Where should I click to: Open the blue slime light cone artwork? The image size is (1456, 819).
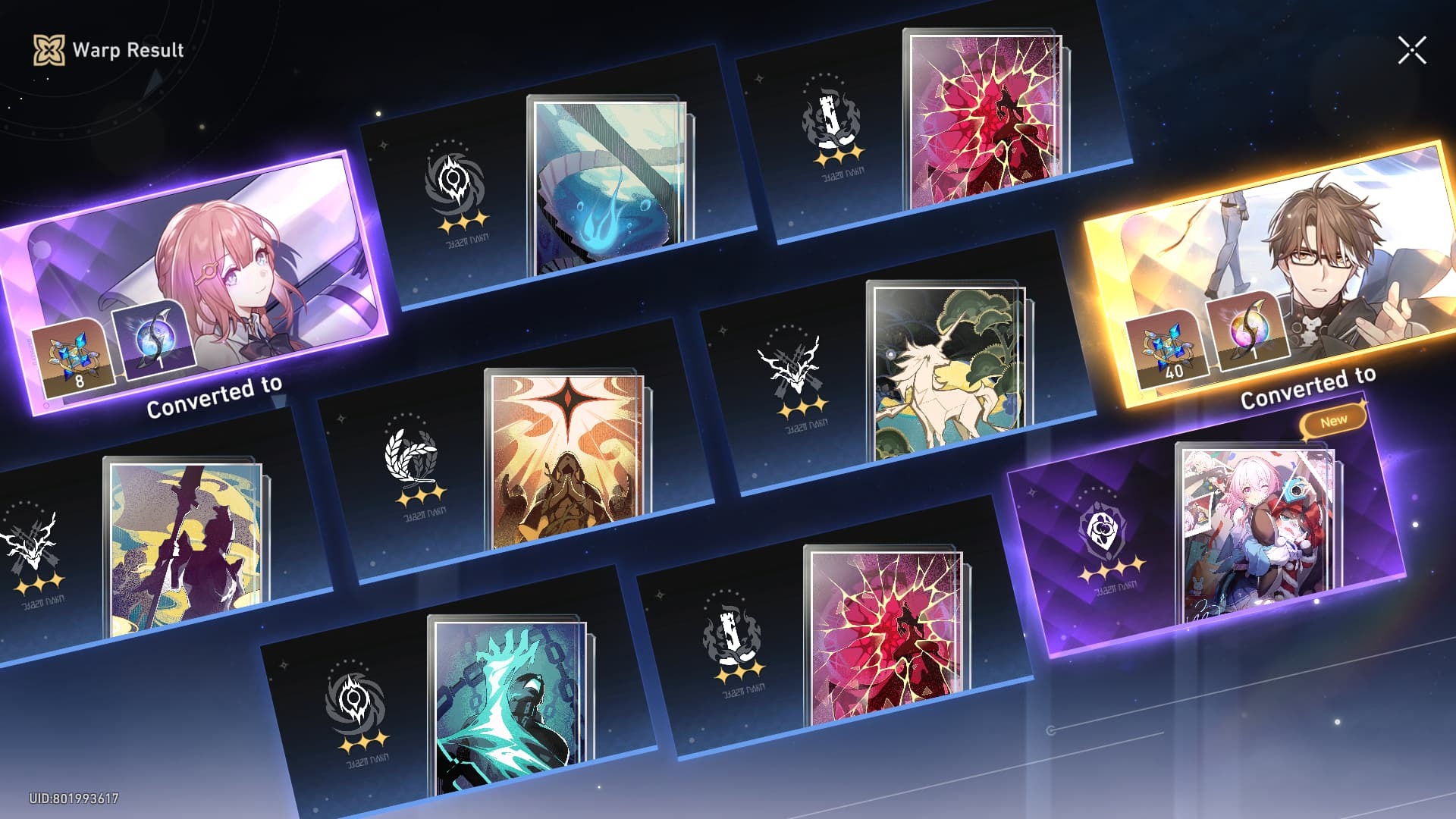pyautogui.click(x=607, y=182)
